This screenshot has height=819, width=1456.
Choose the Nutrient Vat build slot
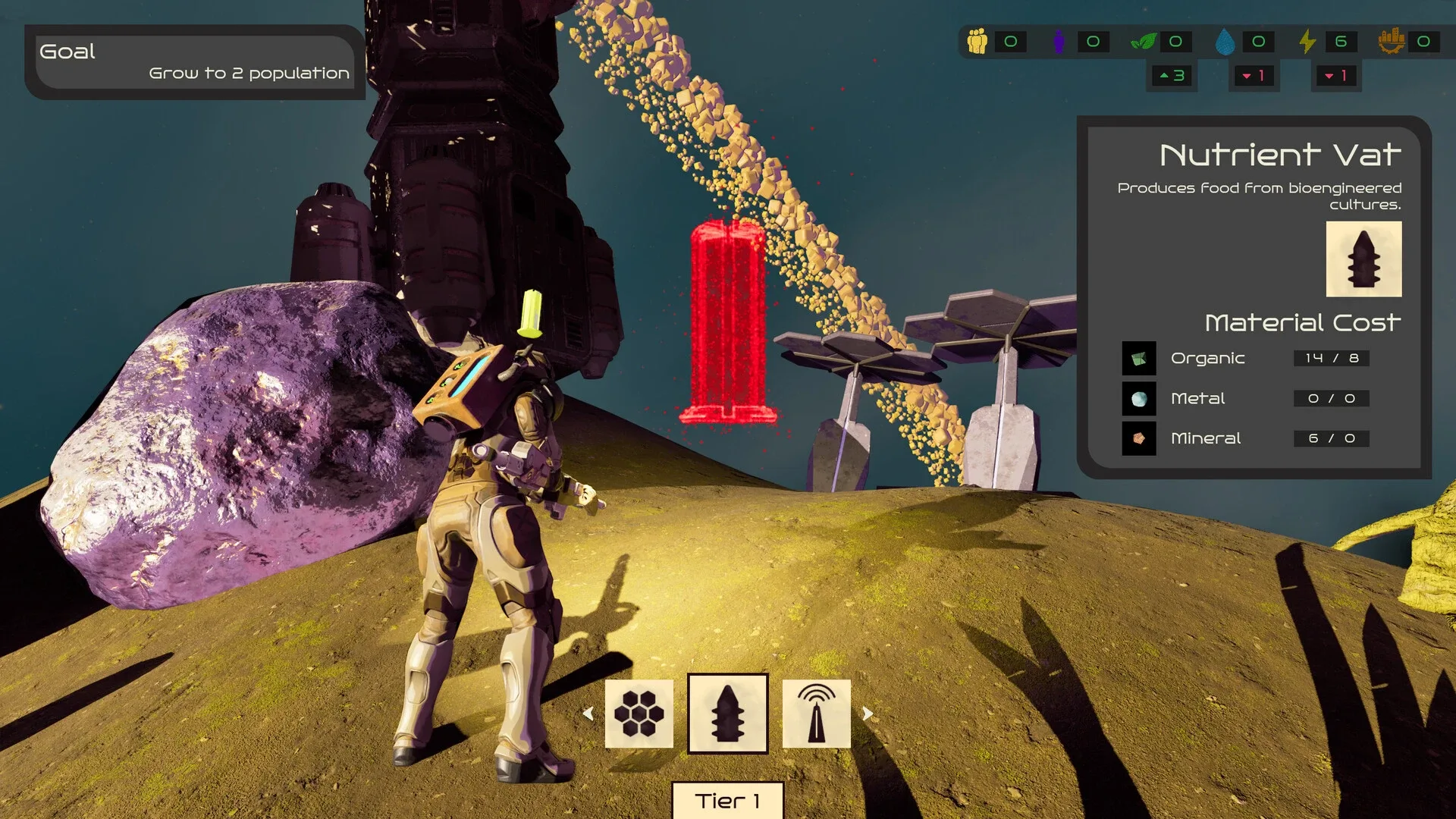tap(727, 714)
